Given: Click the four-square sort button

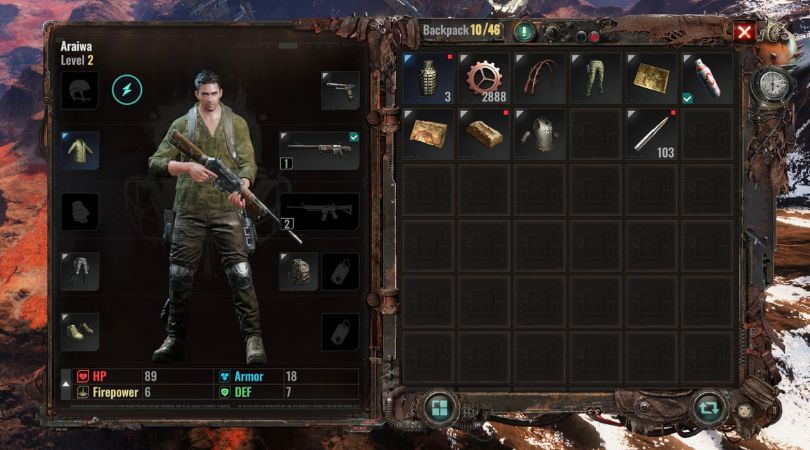Looking at the screenshot, I should pos(438,408).
